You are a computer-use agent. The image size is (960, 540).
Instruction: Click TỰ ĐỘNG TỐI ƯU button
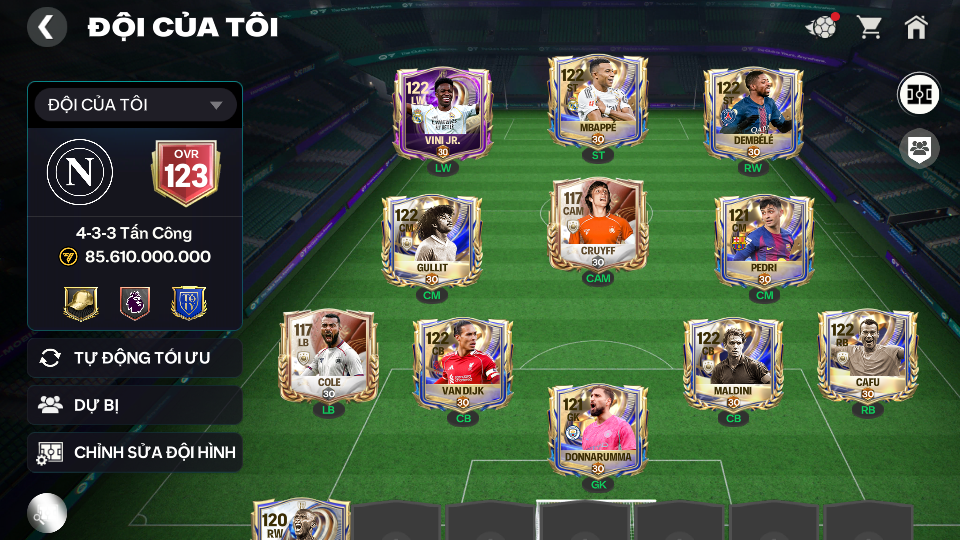click(135, 358)
